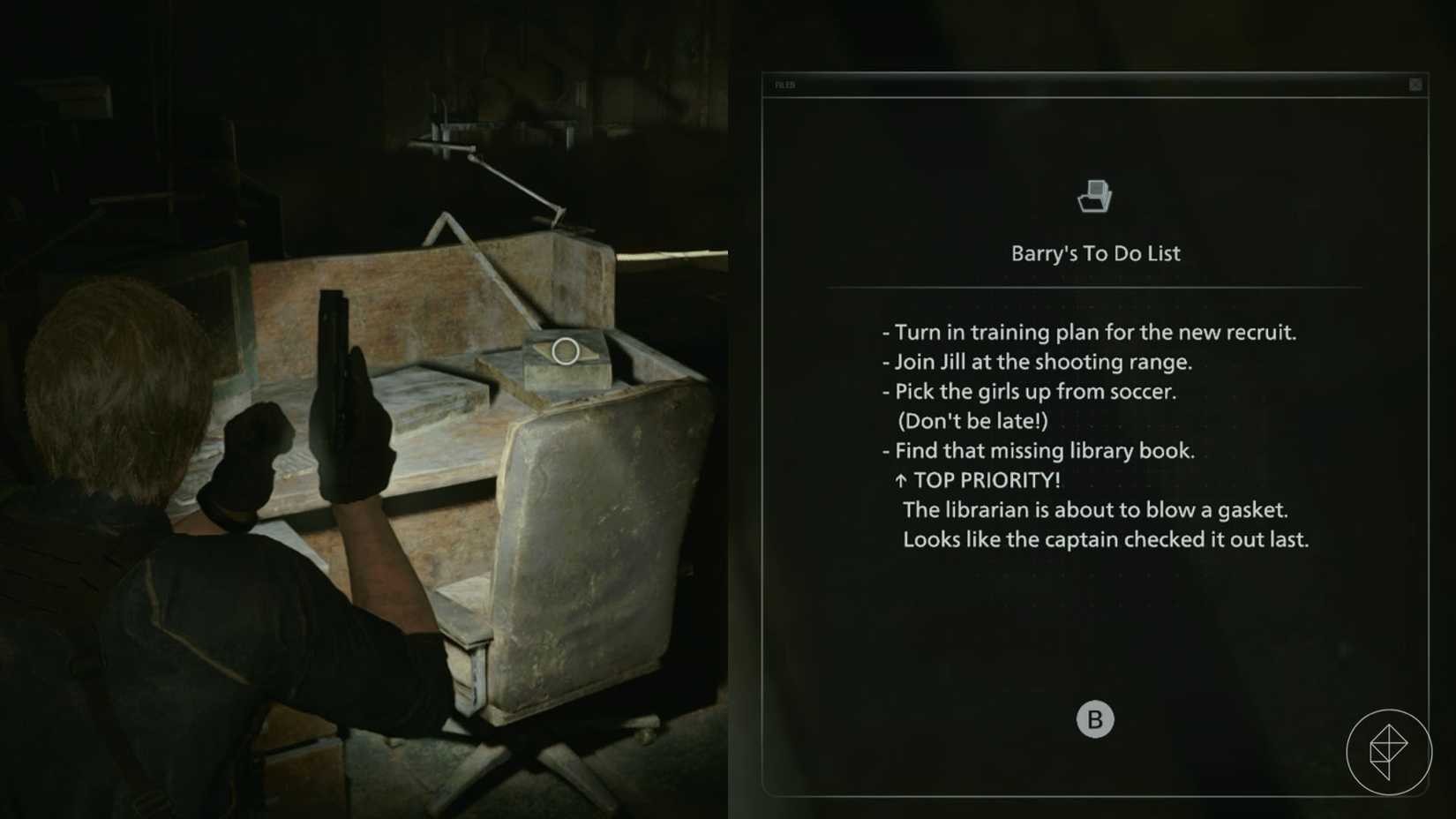1456x819 pixels.
Task: Click the small close box on the FILES window
Action: [x=1415, y=84]
